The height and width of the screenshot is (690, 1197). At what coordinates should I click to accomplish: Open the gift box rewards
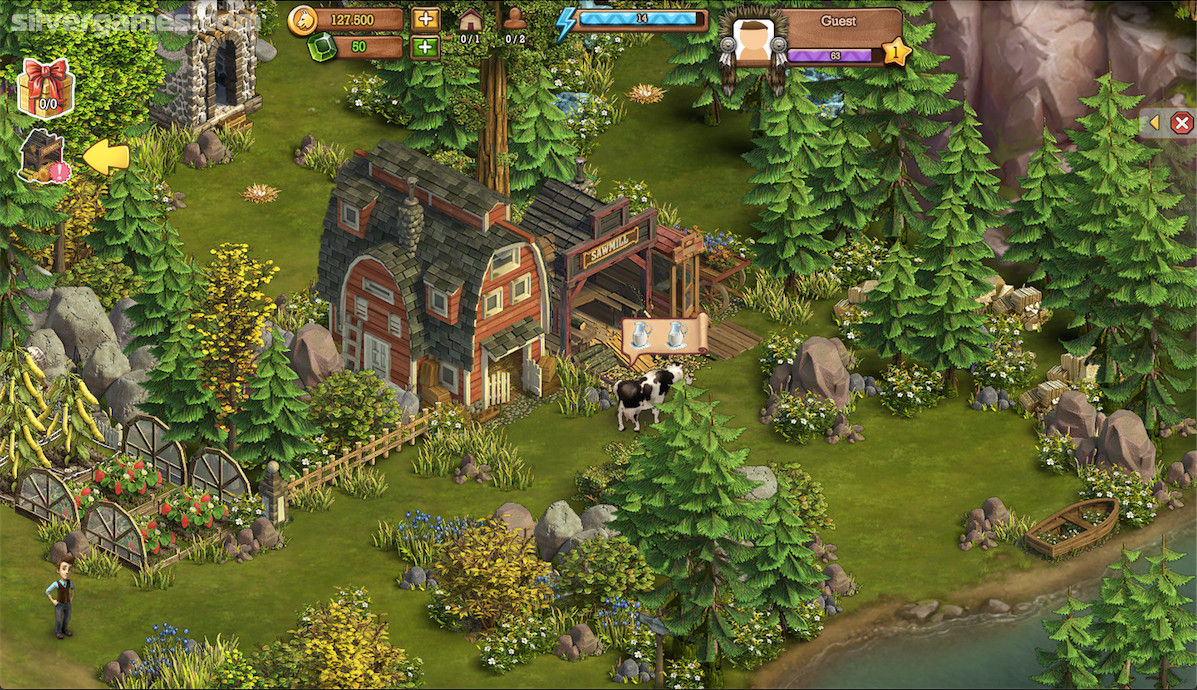tap(46, 86)
